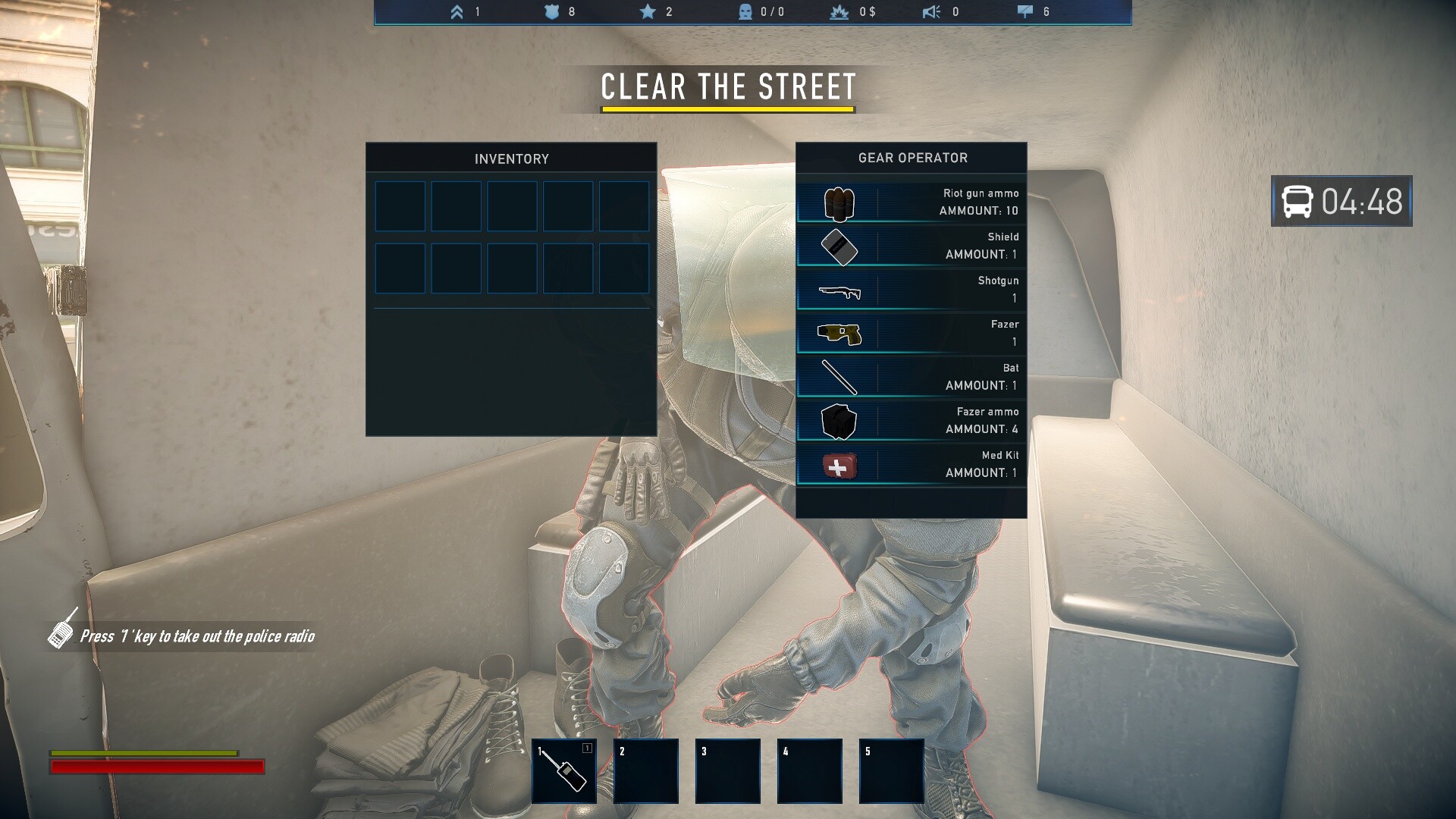Select the Fazer weapon in gear list

840,334
